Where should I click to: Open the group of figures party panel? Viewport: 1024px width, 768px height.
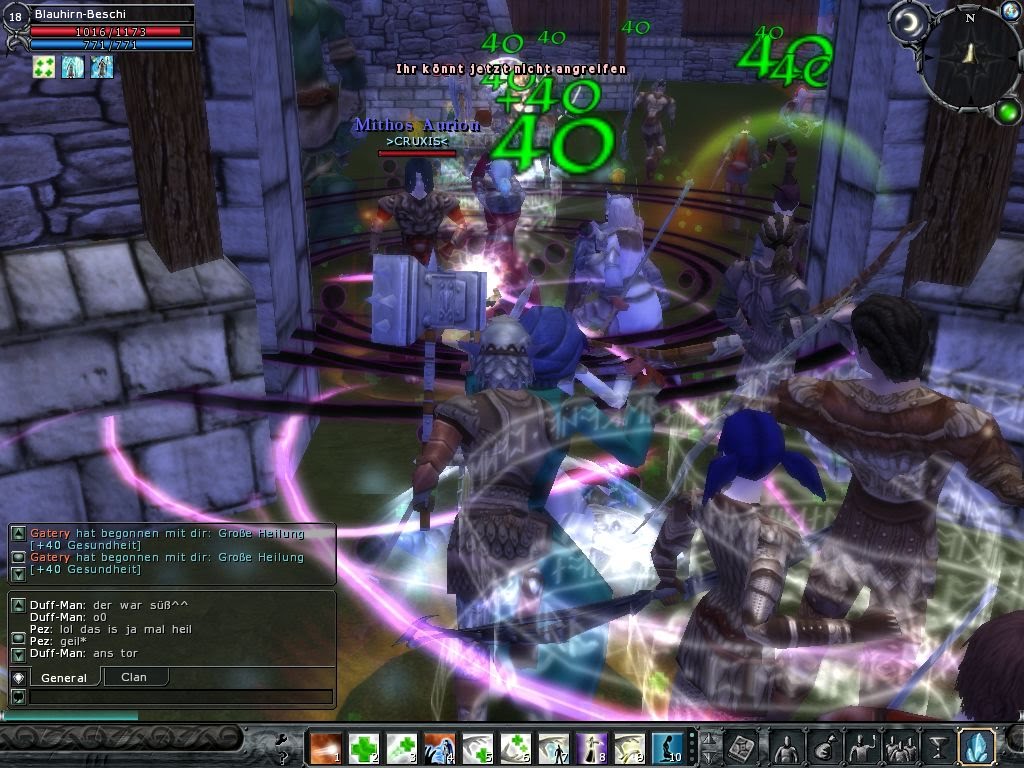click(x=899, y=747)
